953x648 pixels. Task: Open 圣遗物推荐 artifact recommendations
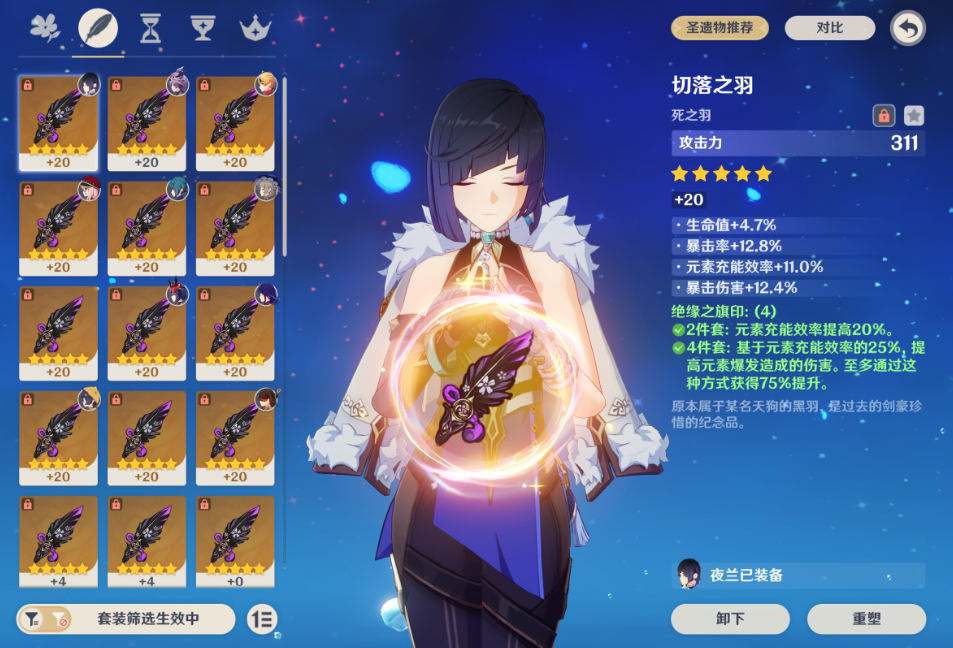[720, 28]
